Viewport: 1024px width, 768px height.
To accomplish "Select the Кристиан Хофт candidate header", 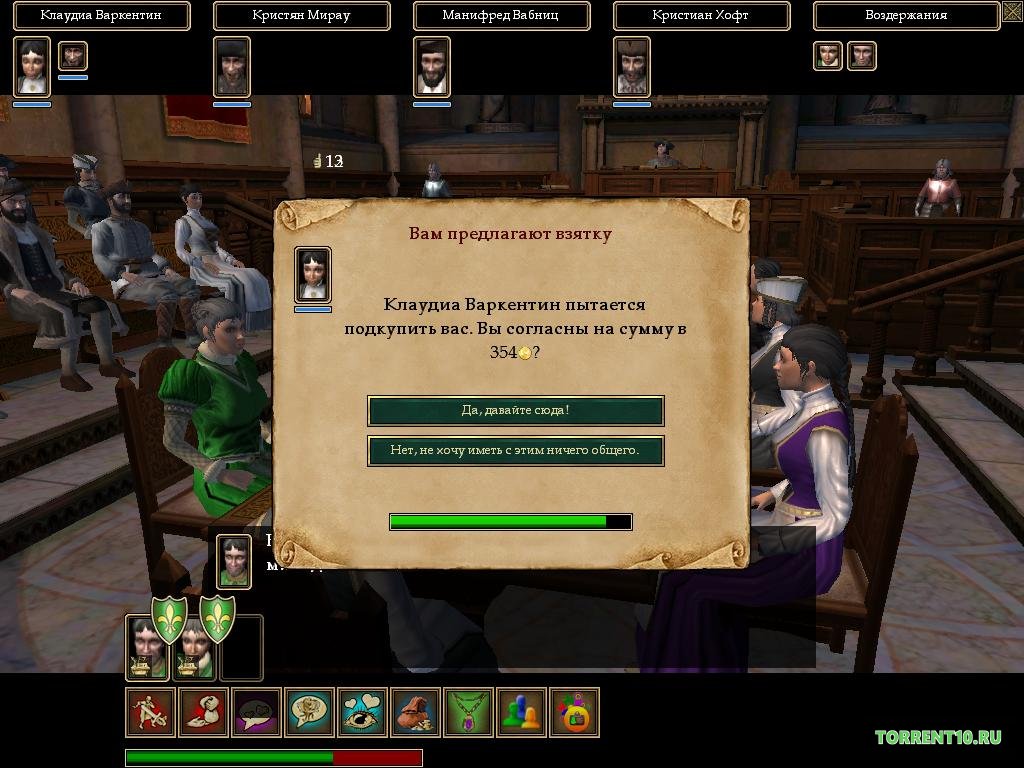I will click(x=701, y=16).
